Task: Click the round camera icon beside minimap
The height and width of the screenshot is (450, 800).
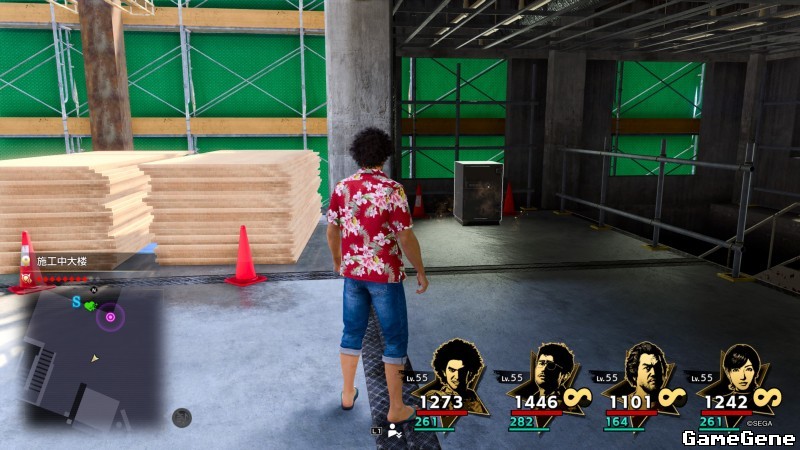Action: [181, 417]
